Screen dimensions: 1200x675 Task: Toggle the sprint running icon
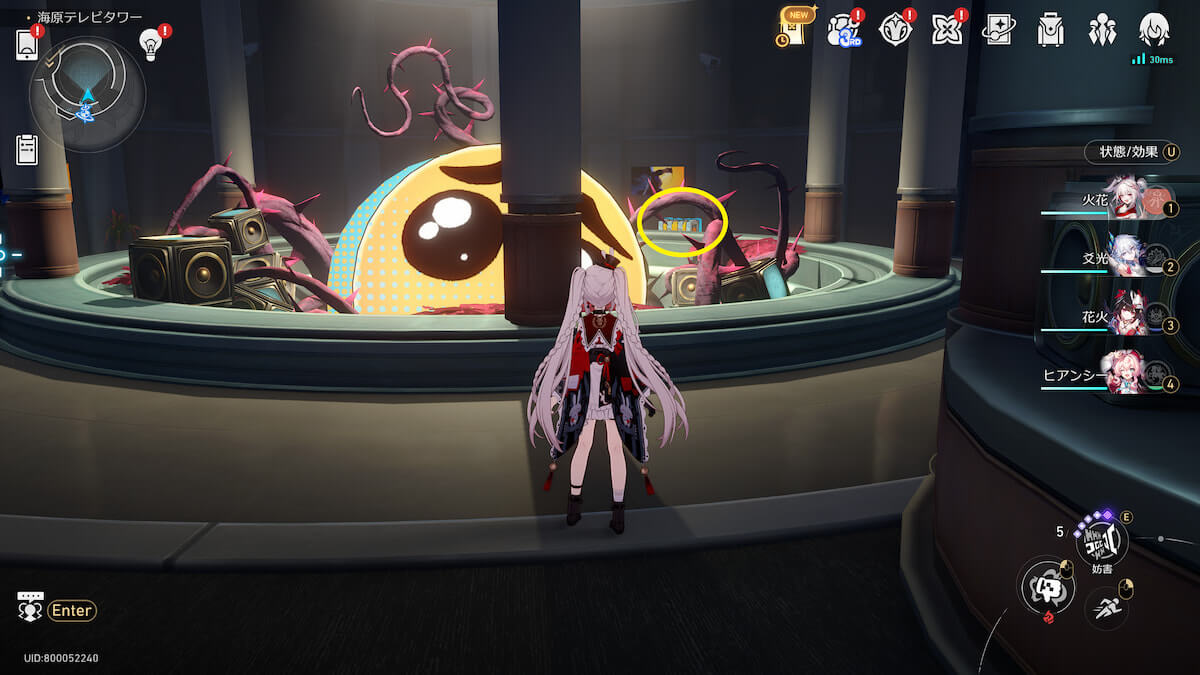coord(1106,606)
